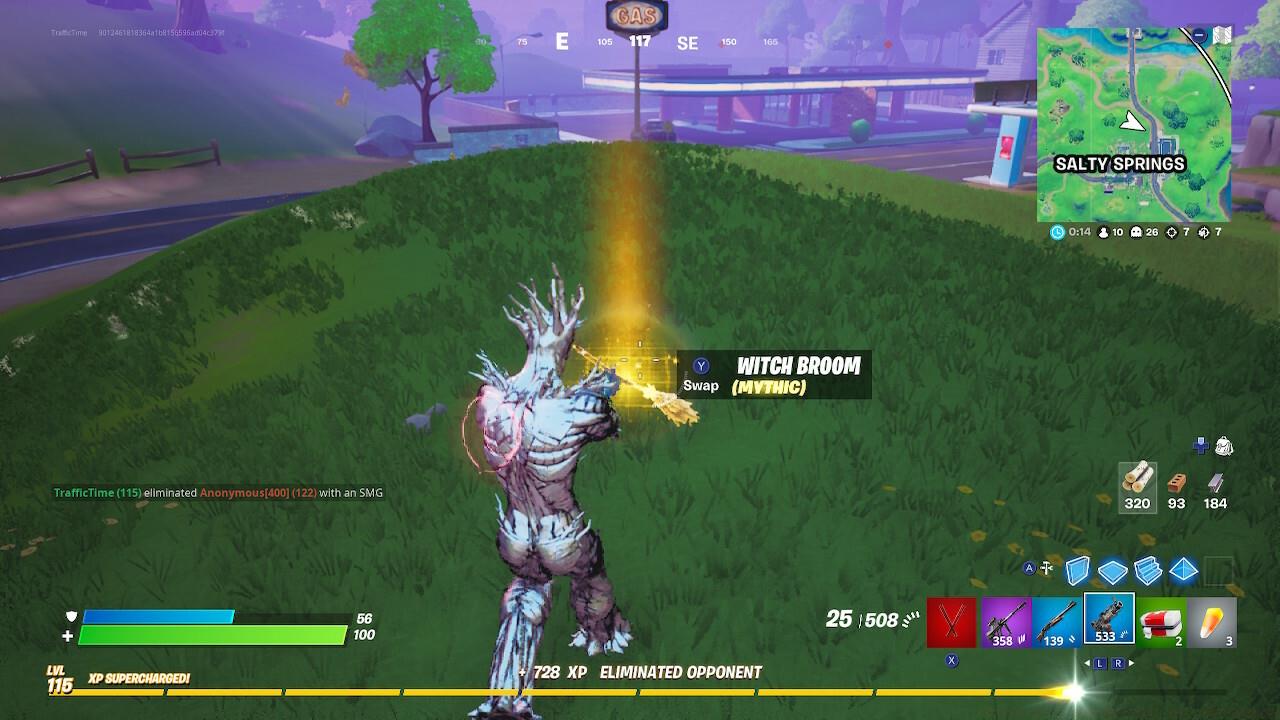Click the harvesting tool icon above the build bar

click(1046, 569)
